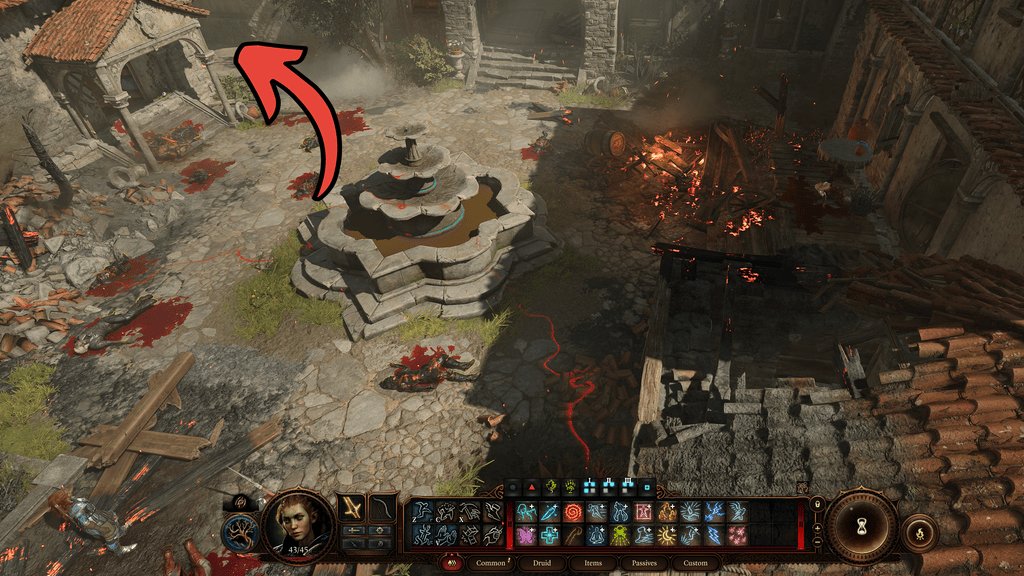Select the wooden staff Shillelagh spell

pyautogui.click(x=573, y=535)
